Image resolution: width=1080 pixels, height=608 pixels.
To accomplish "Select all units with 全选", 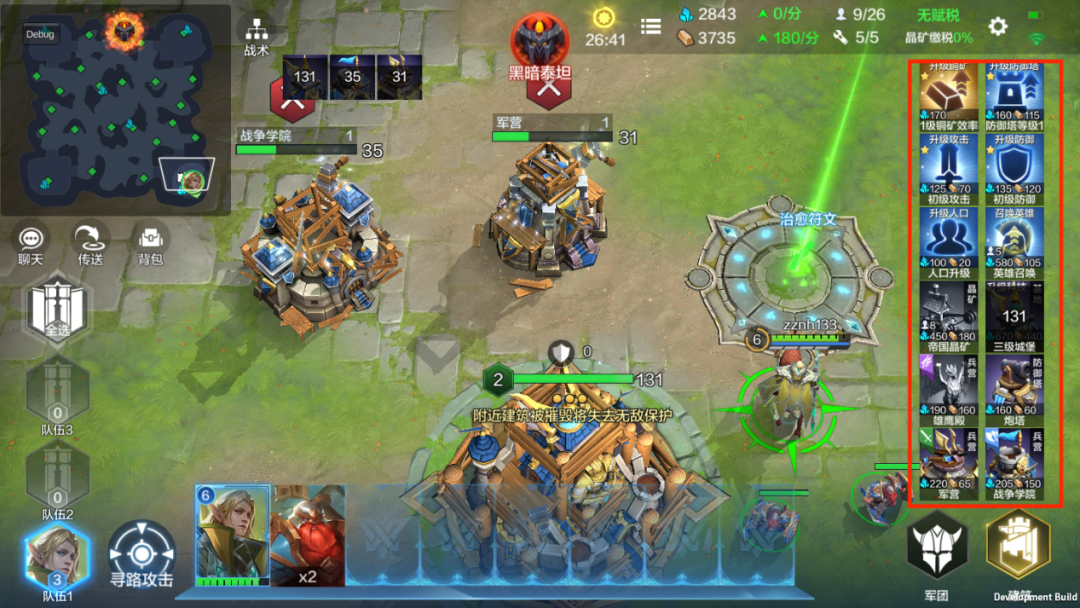I will [x=57, y=307].
